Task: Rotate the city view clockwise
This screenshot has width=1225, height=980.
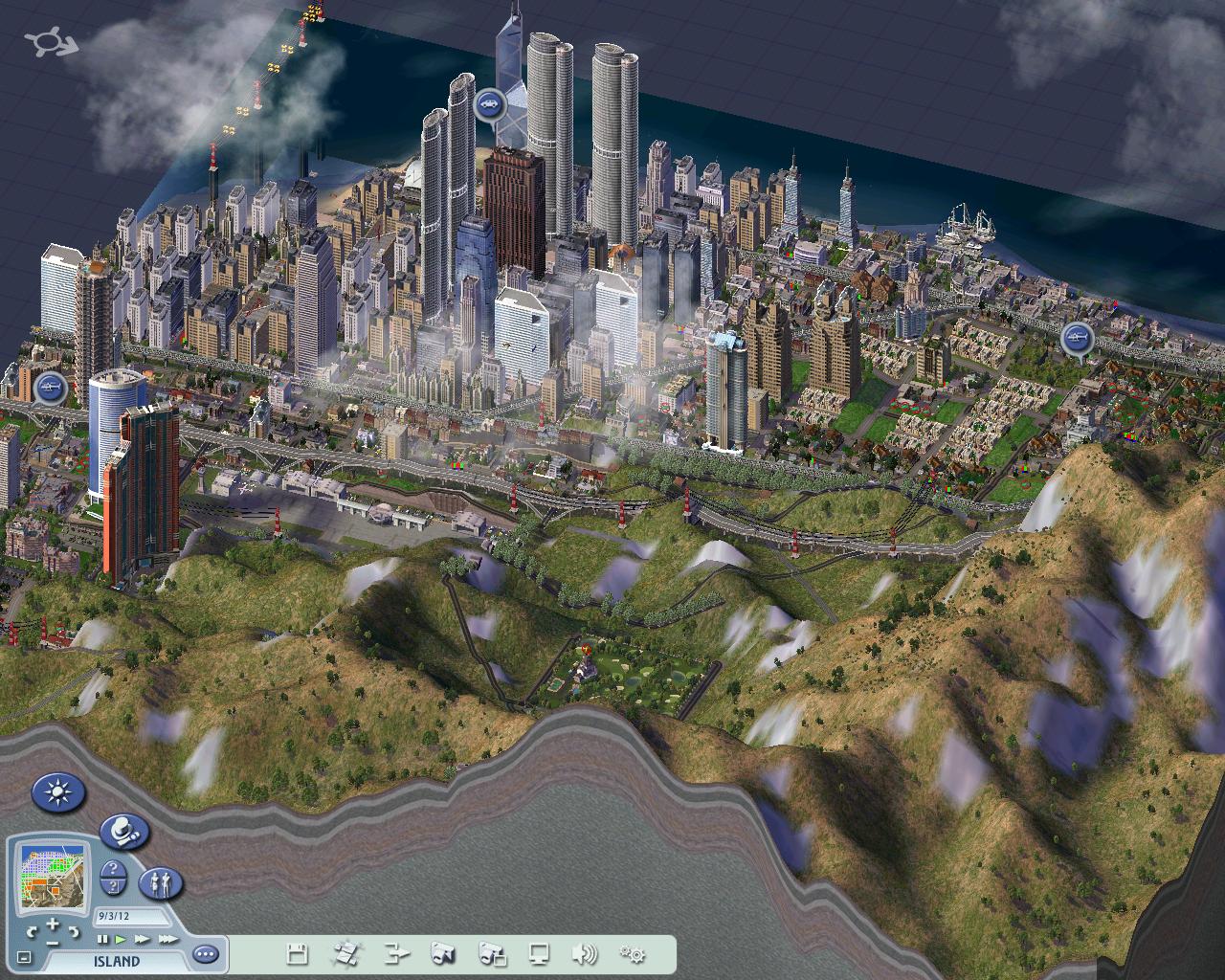Action: (x=75, y=931)
